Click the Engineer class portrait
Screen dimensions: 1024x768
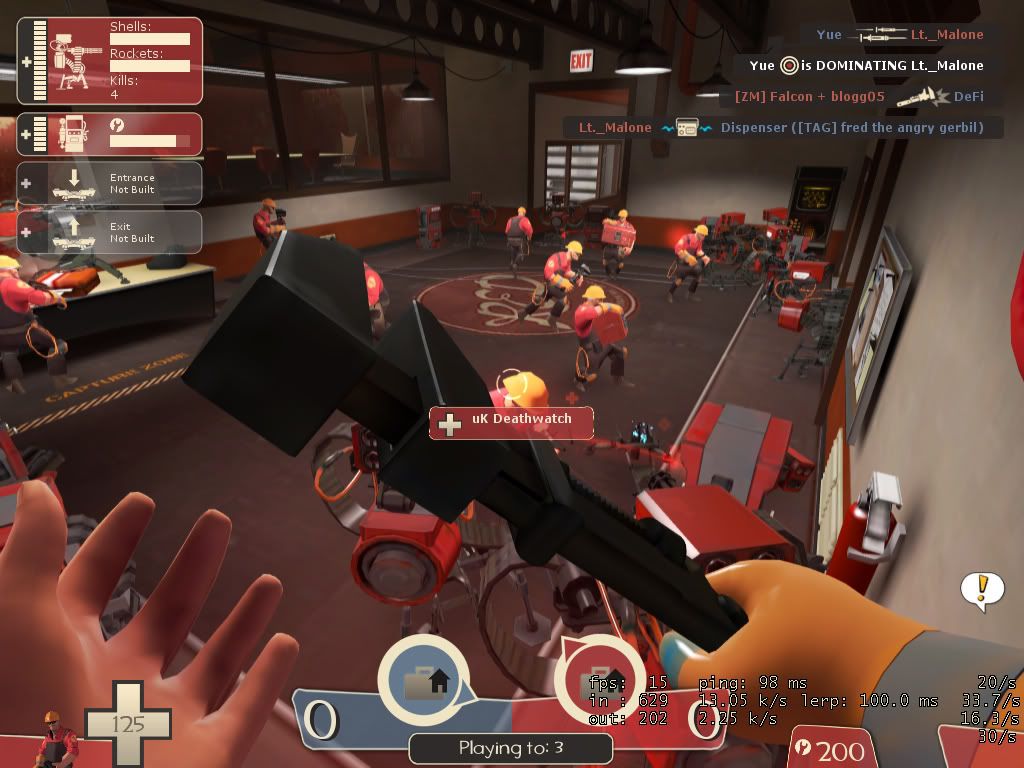(56, 738)
